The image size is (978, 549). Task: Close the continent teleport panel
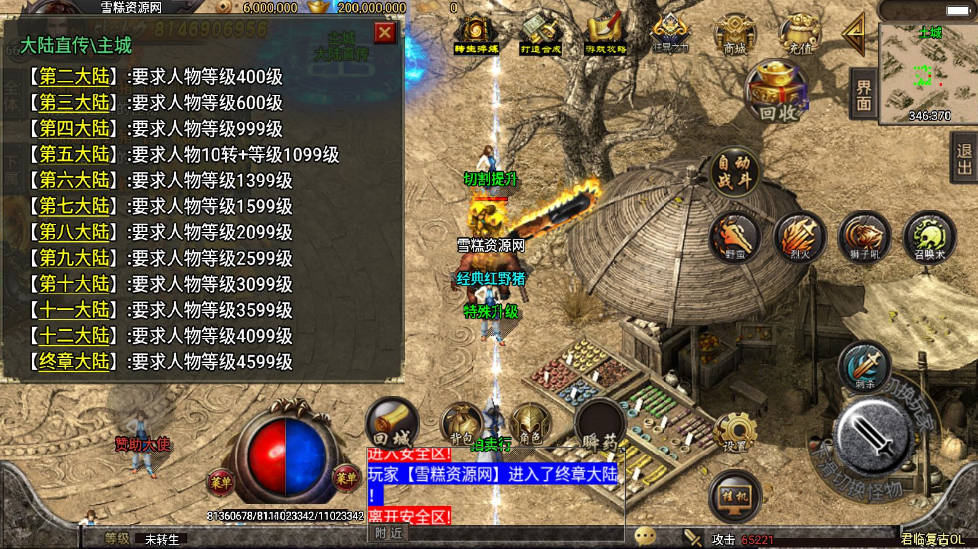(x=385, y=33)
